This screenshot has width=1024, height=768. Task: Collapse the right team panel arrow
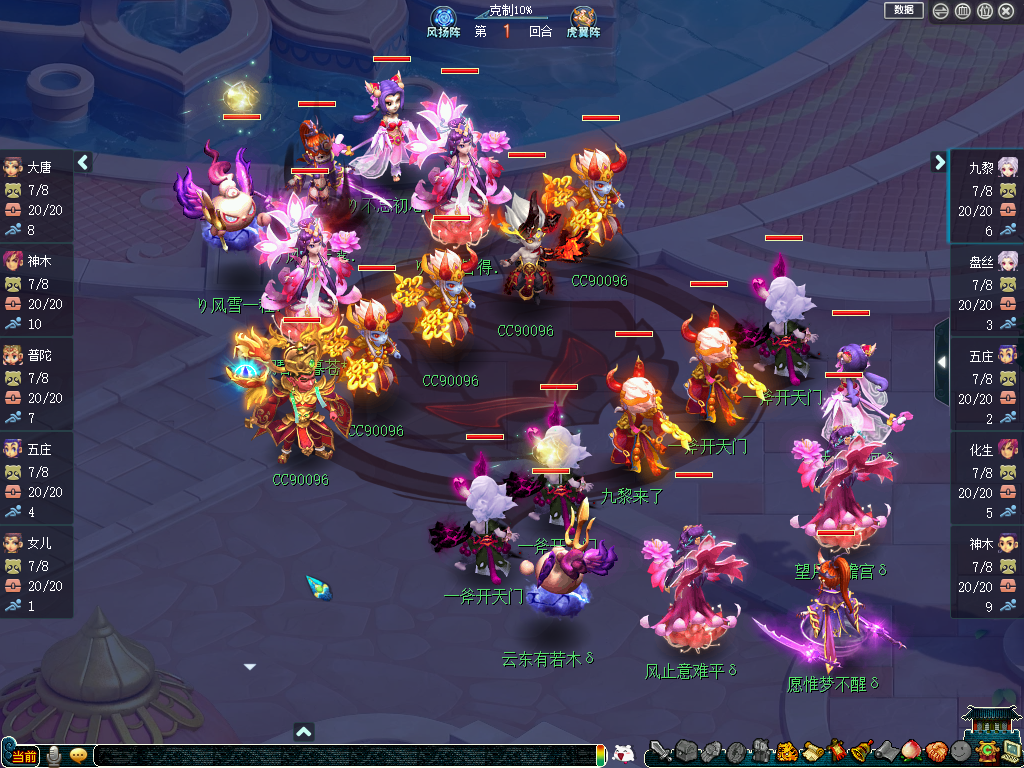pyautogui.click(x=939, y=162)
